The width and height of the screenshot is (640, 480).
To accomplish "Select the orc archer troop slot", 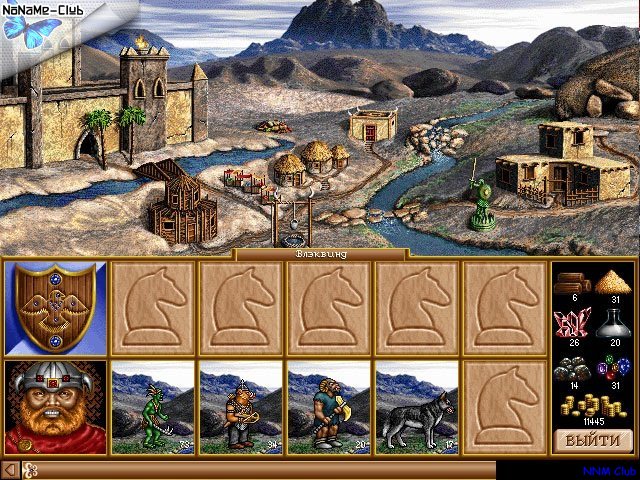I will 241,406.
